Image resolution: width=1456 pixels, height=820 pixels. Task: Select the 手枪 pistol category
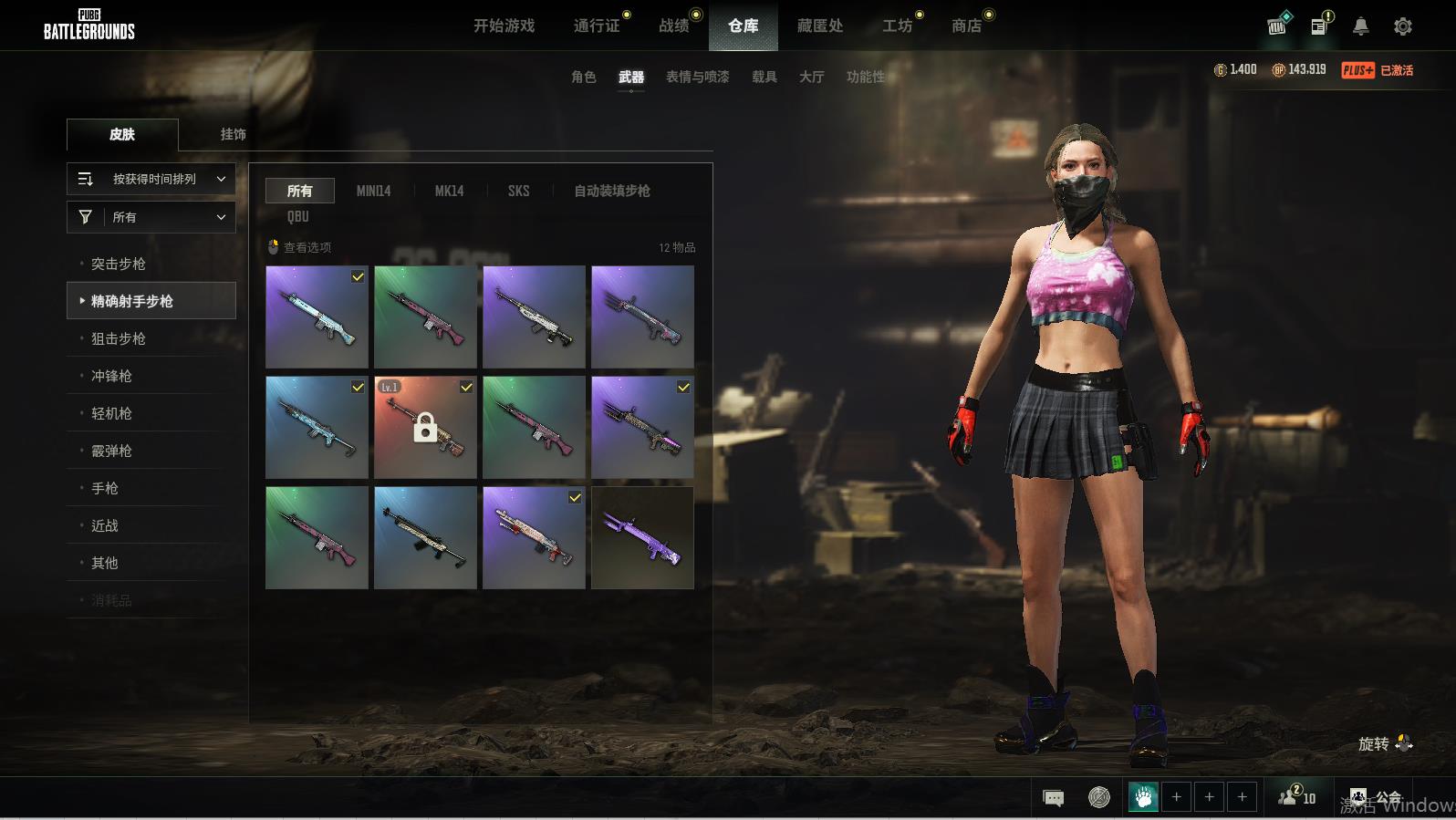click(105, 488)
